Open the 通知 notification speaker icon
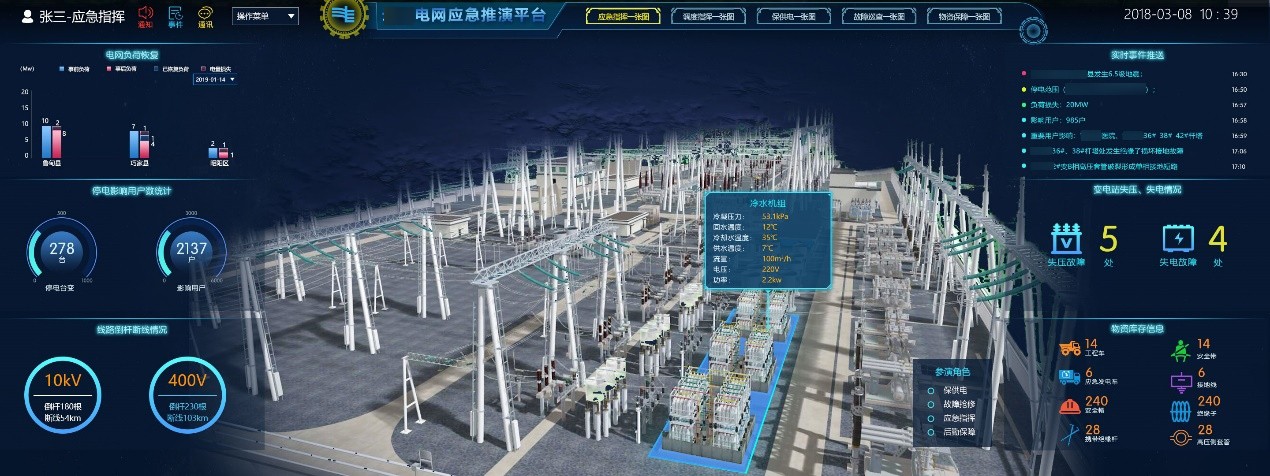The width and height of the screenshot is (1270, 476). click(145, 16)
